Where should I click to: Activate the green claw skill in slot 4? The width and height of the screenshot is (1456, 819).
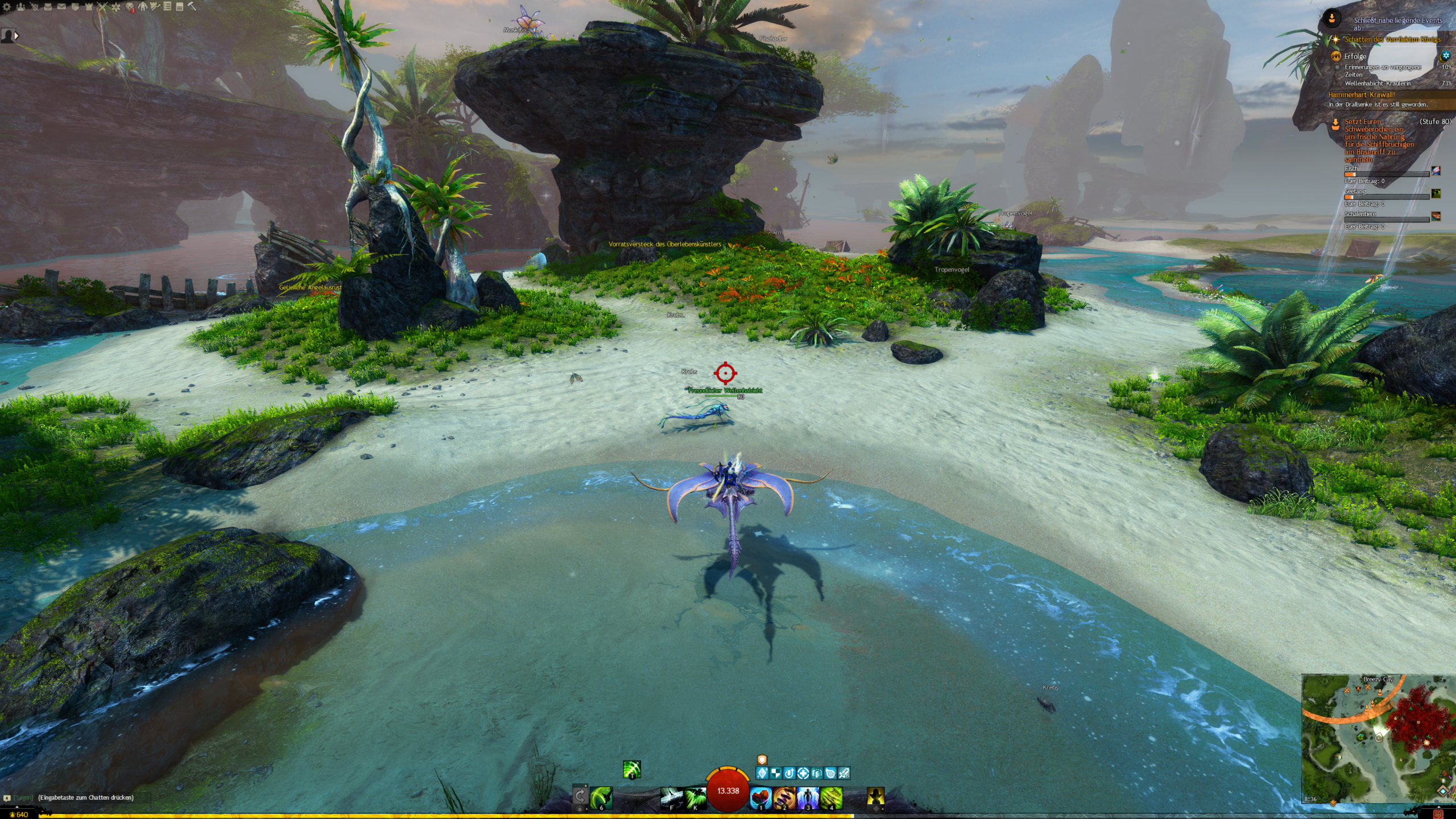click(x=831, y=797)
